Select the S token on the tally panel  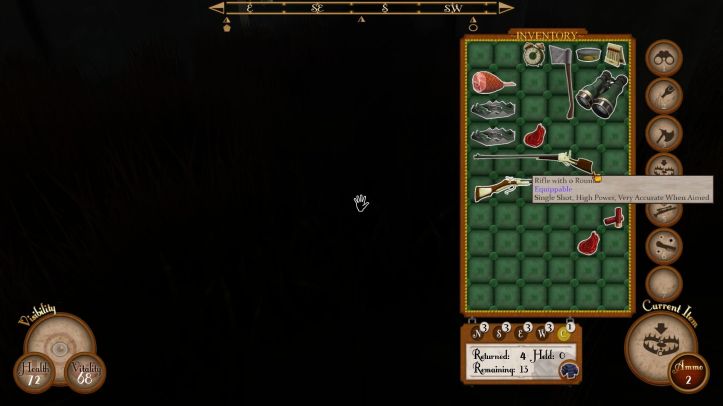[x=499, y=333]
